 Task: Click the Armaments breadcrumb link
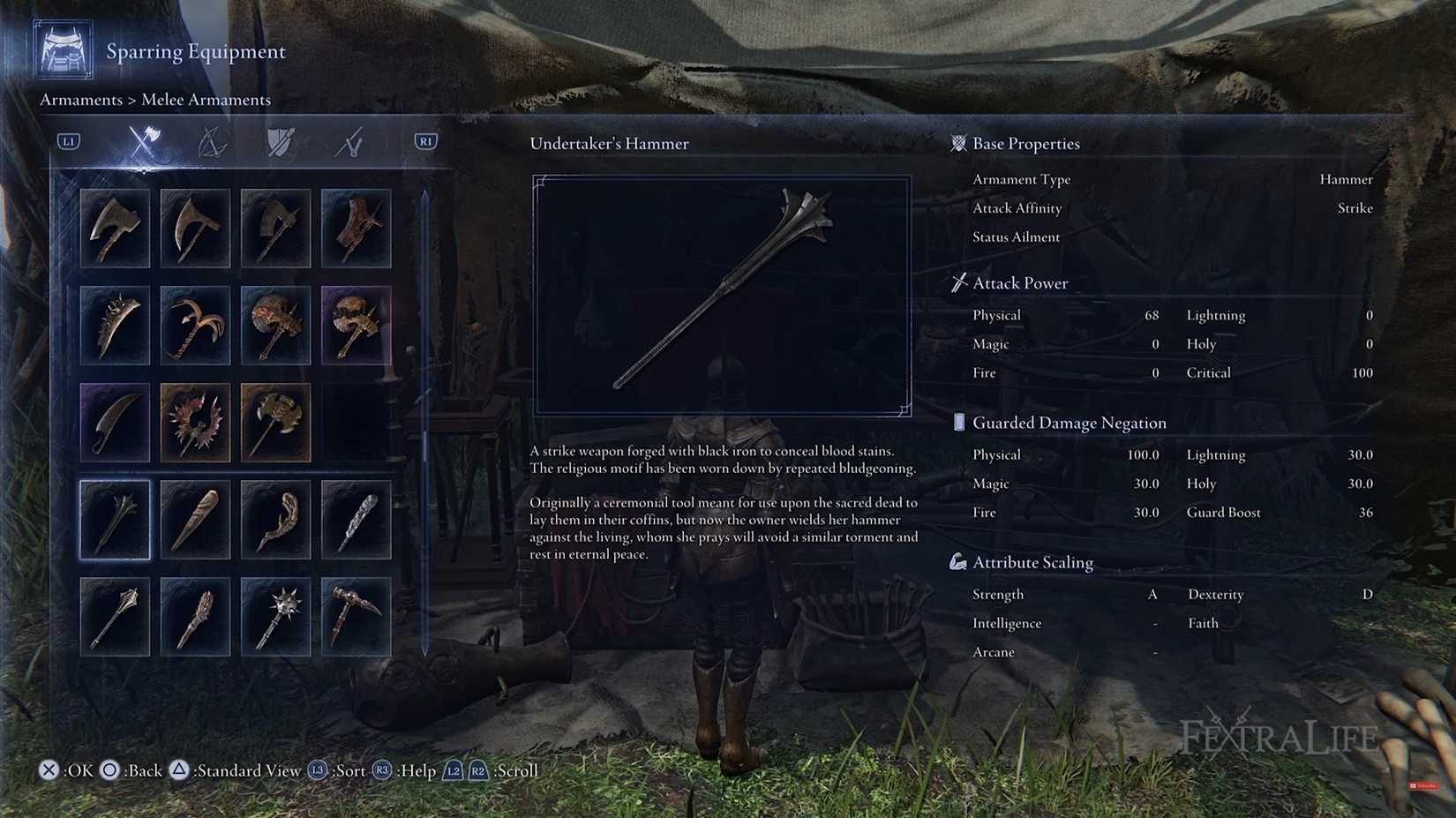click(81, 100)
